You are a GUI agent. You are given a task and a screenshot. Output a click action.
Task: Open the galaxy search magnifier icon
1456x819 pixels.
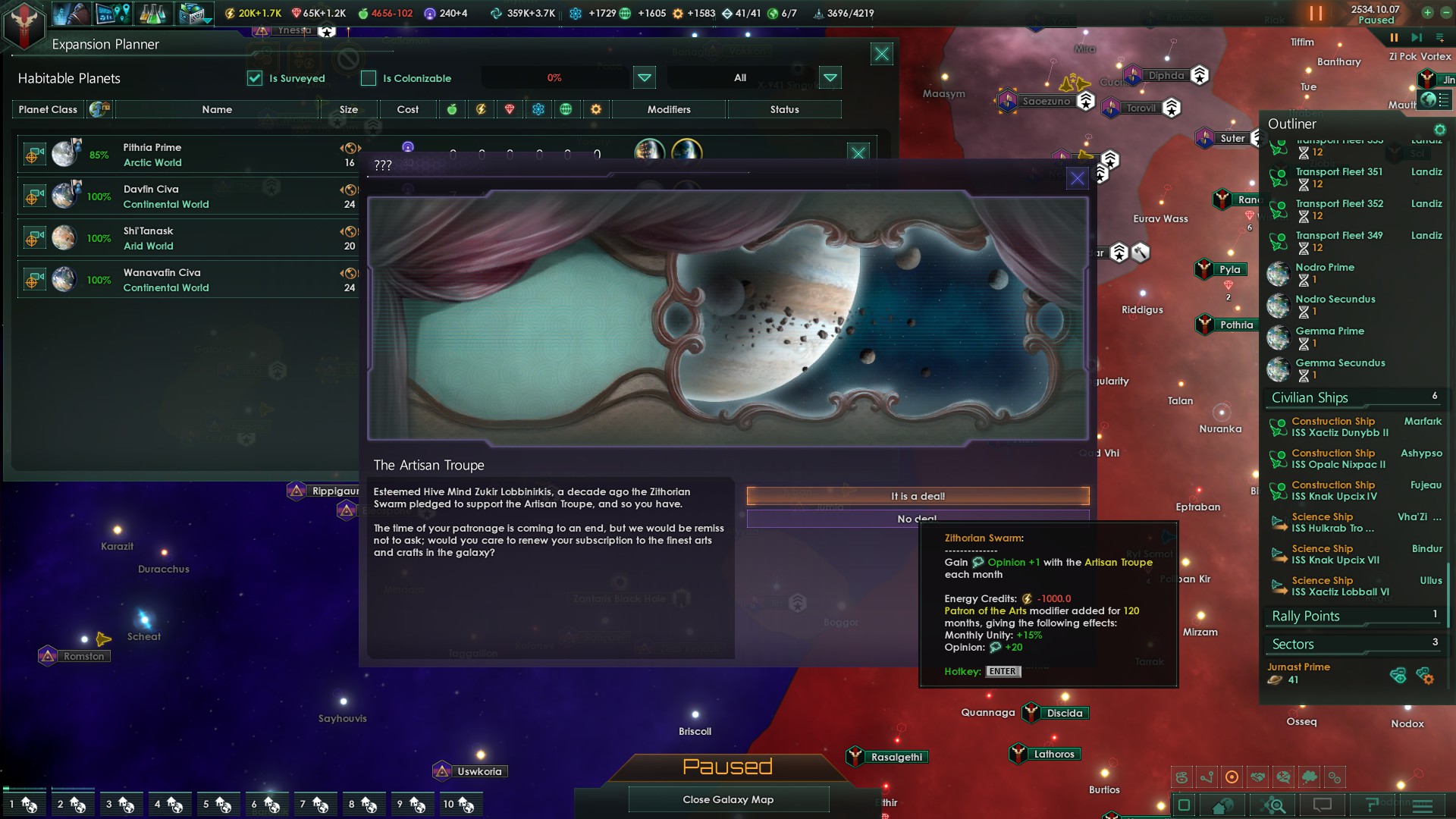1274,805
